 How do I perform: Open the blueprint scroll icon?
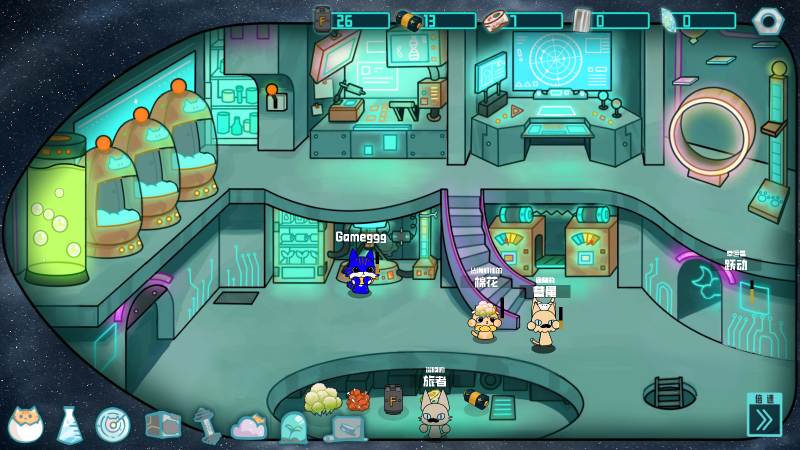(345, 429)
